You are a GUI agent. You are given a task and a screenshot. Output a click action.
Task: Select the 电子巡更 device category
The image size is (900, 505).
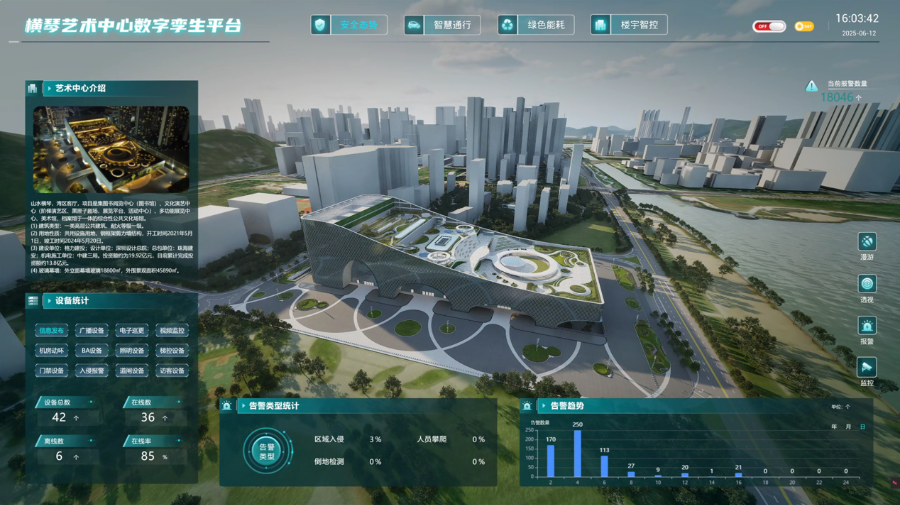(132, 330)
